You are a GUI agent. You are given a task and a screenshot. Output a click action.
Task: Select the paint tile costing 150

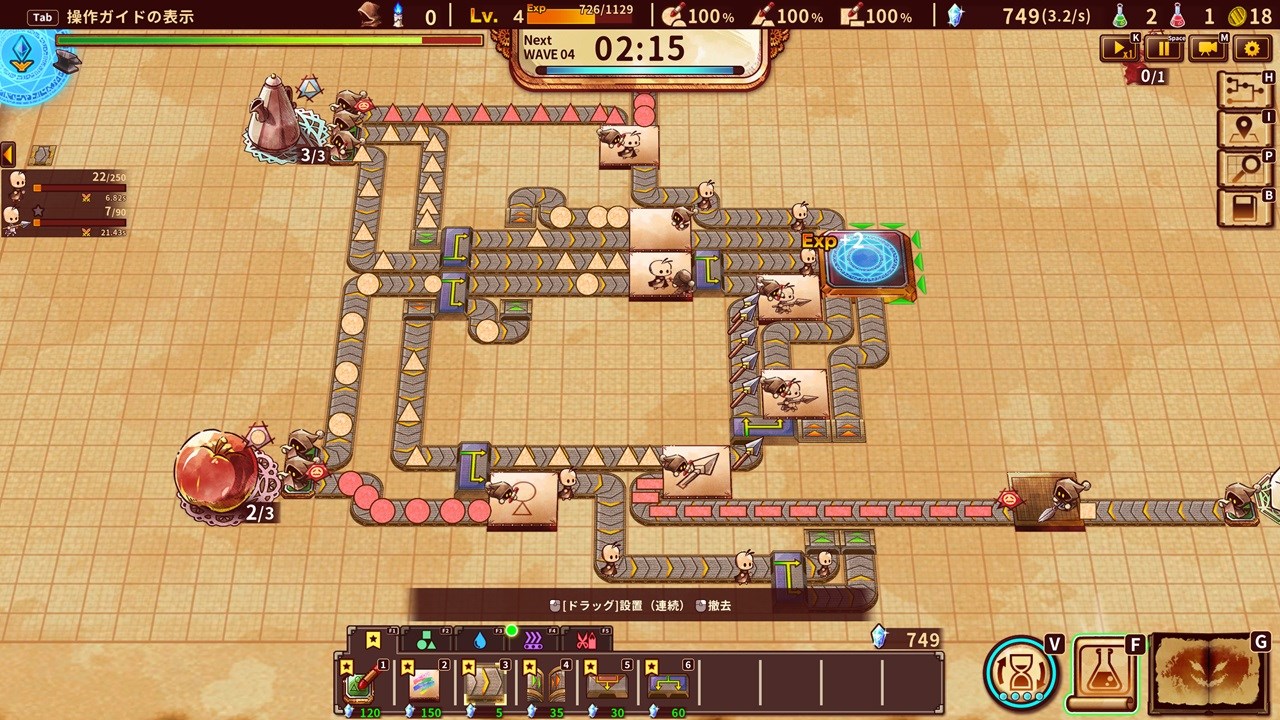[x=424, y=685]
